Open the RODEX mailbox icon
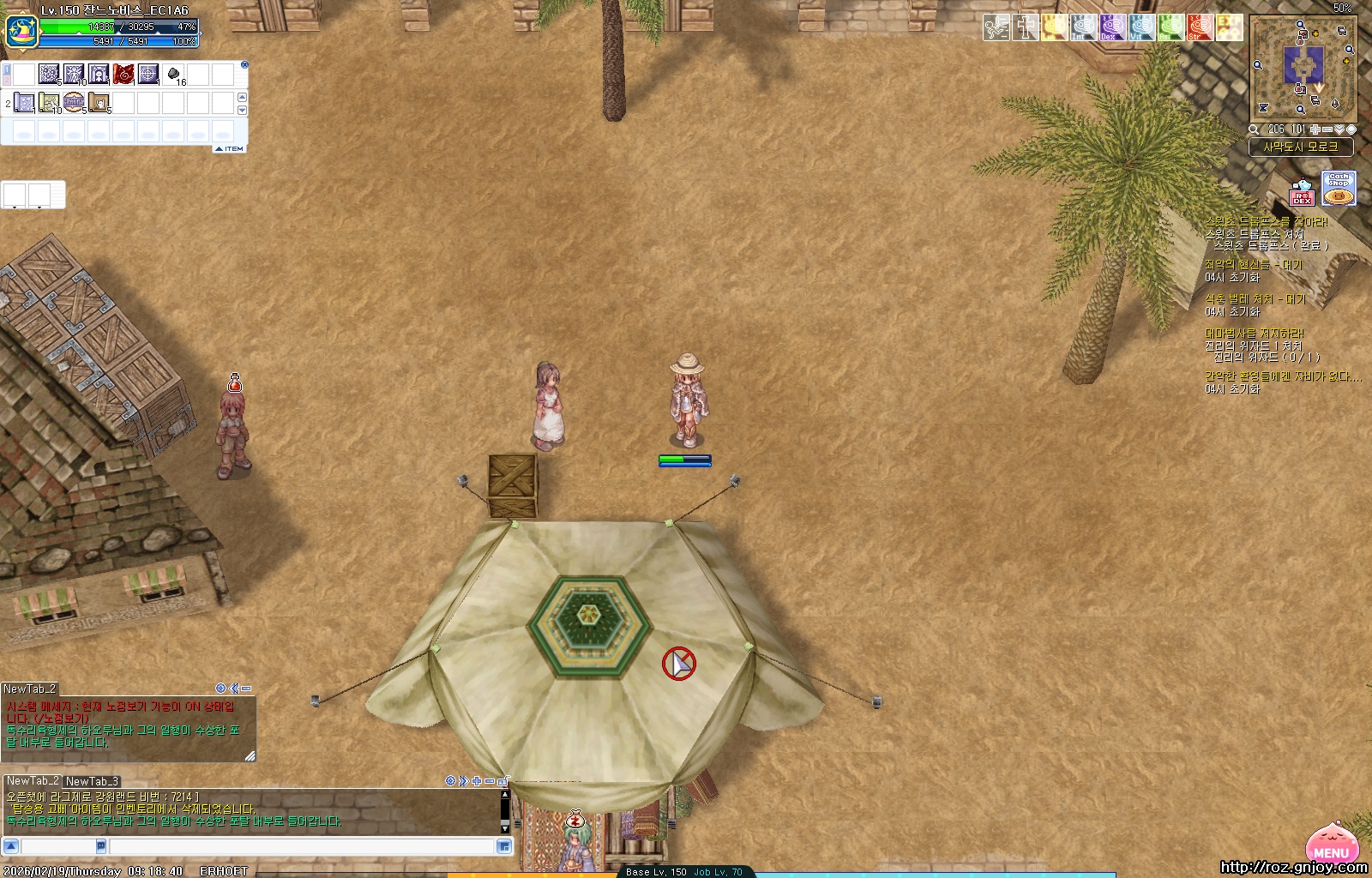1372x878 pixels. point(1302,192)
